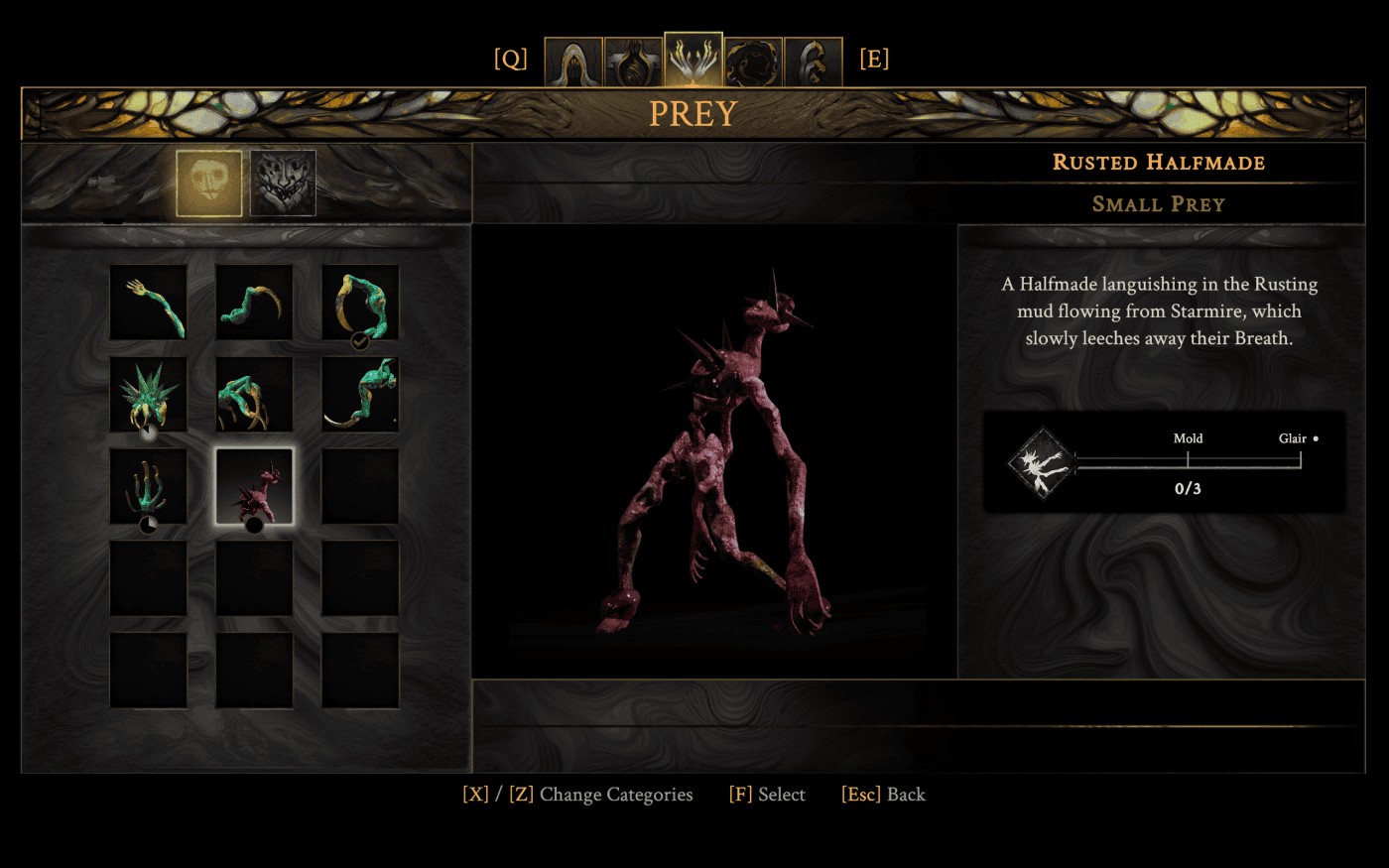
Task: Click the Halfmade diamond progress icon
Action: 1042,462
